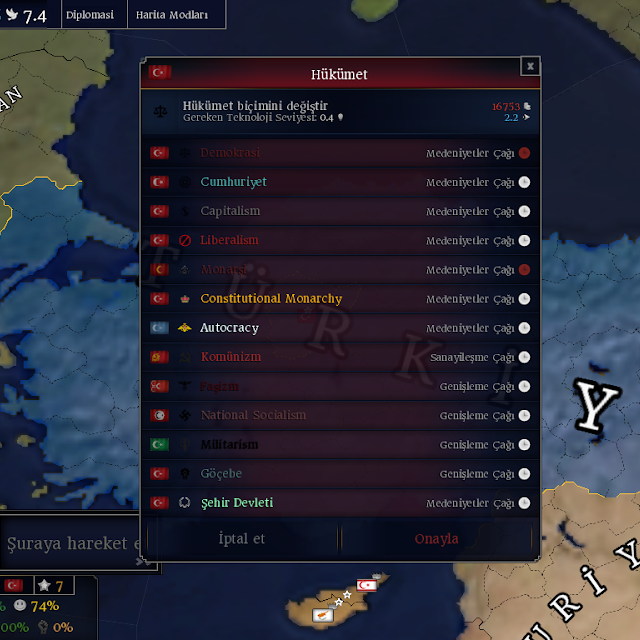
Task: Choose the Komünizm government form
Action: click(x=340, y=357)
